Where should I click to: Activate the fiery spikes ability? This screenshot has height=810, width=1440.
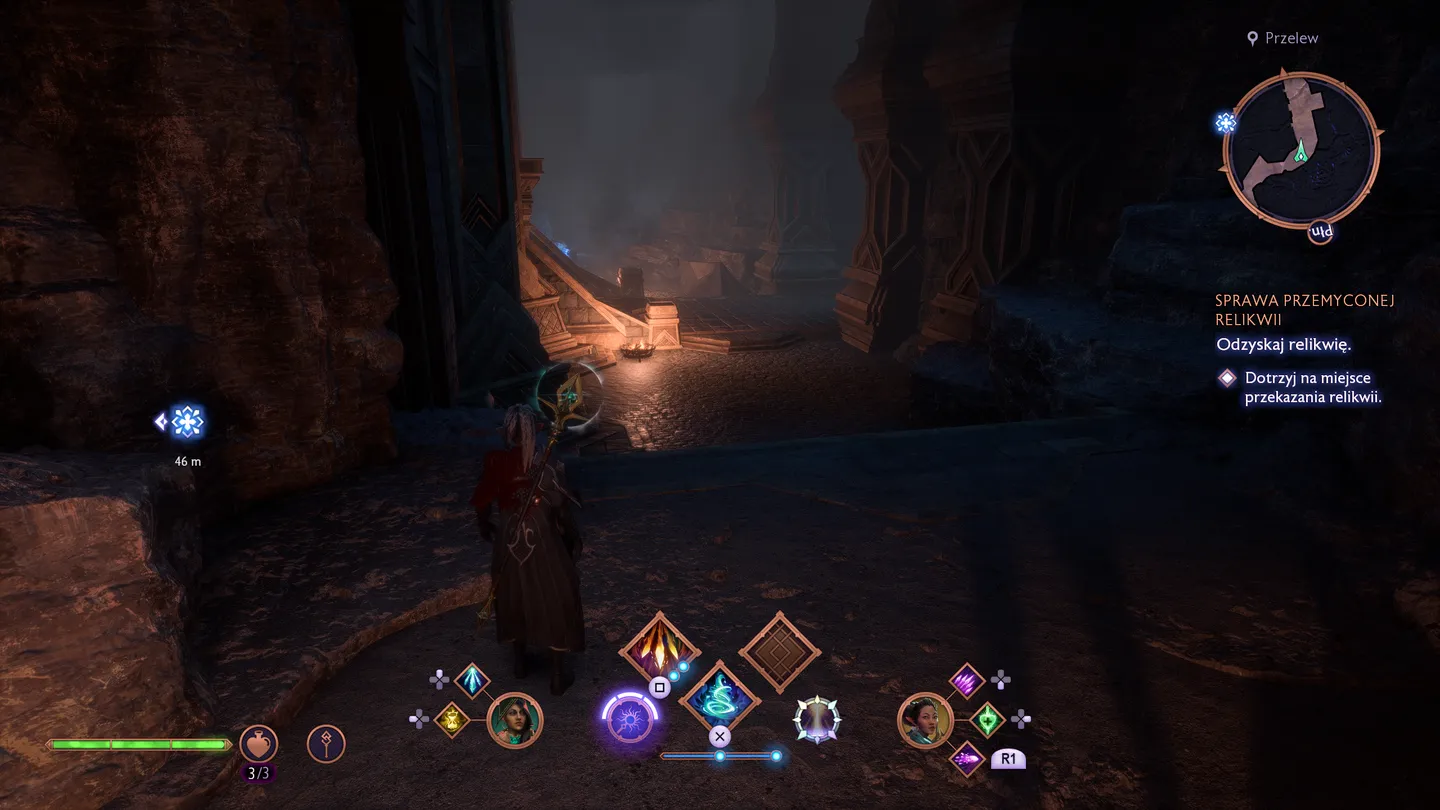(659, 650)
